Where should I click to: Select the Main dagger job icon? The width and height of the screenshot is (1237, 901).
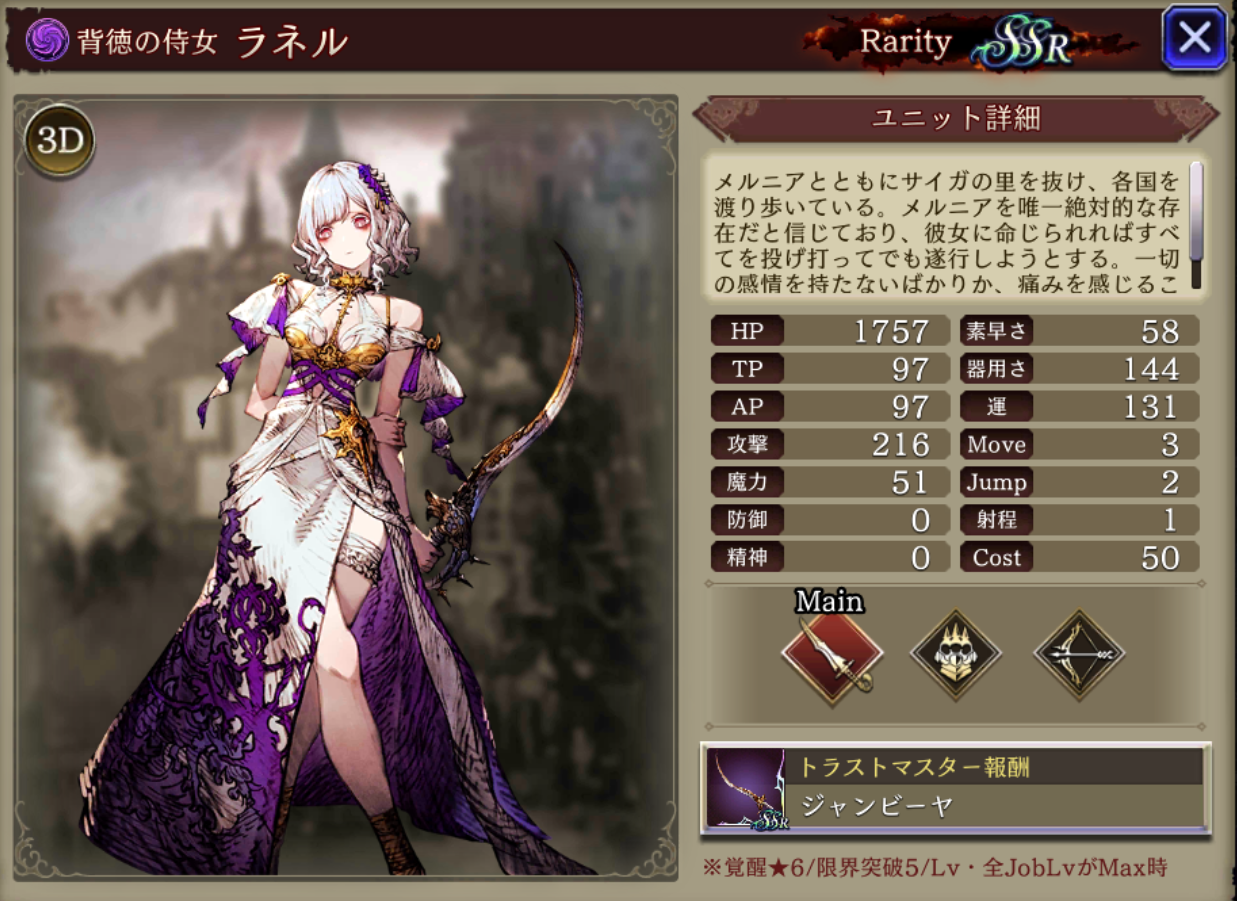(832, 656)
